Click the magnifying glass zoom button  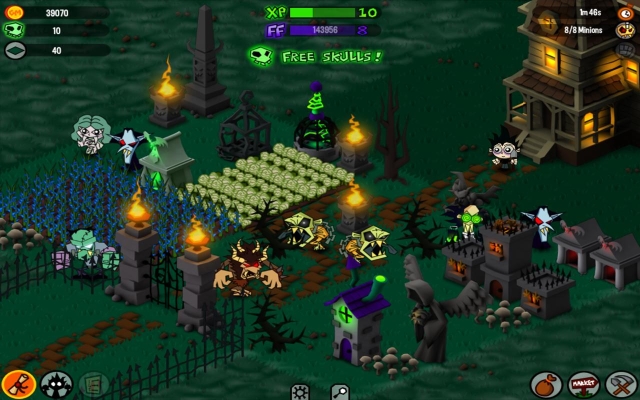[x=341, y=391]
